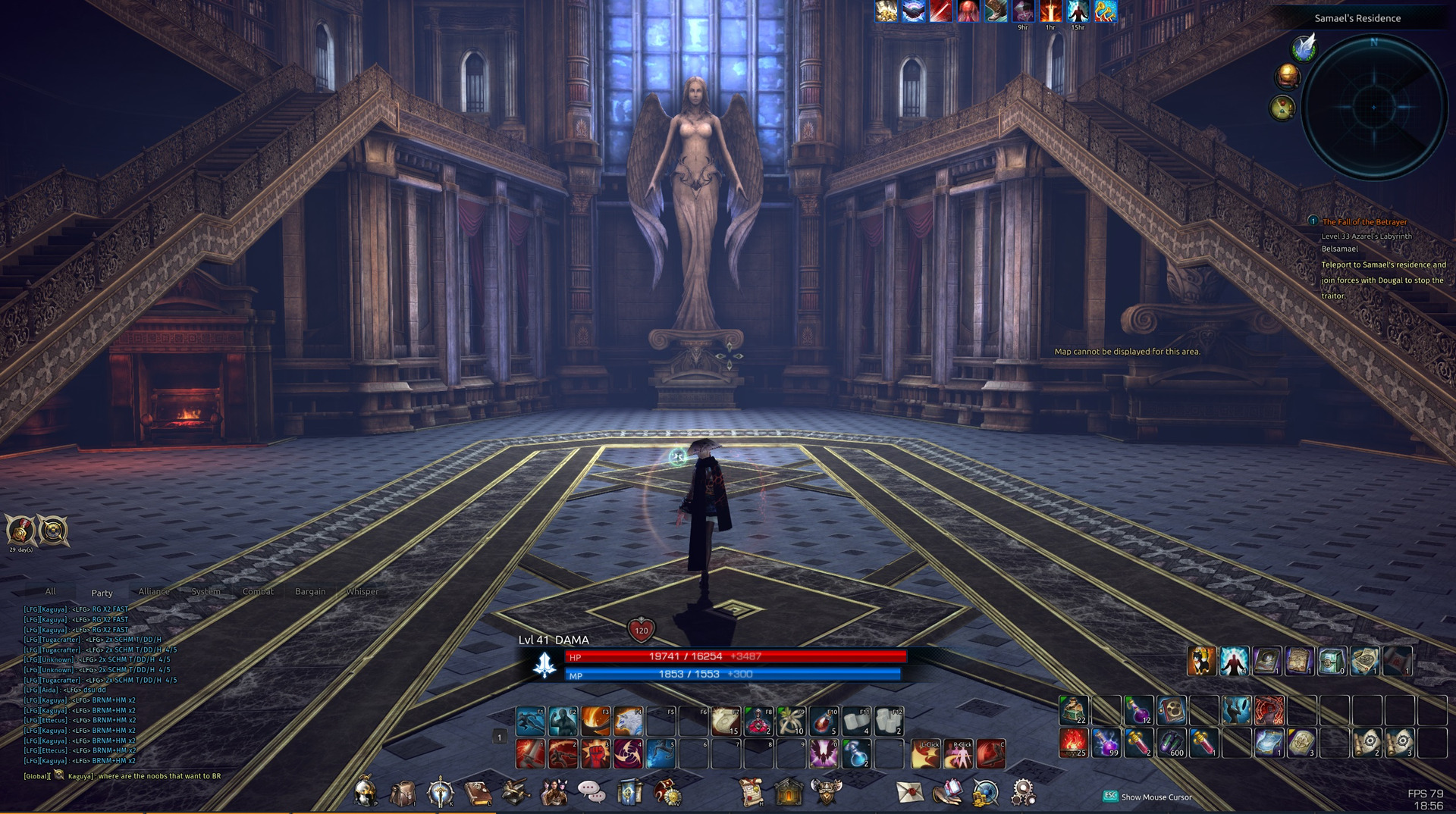
Task: Open the mail envelope icon
Action: point(909,792)
